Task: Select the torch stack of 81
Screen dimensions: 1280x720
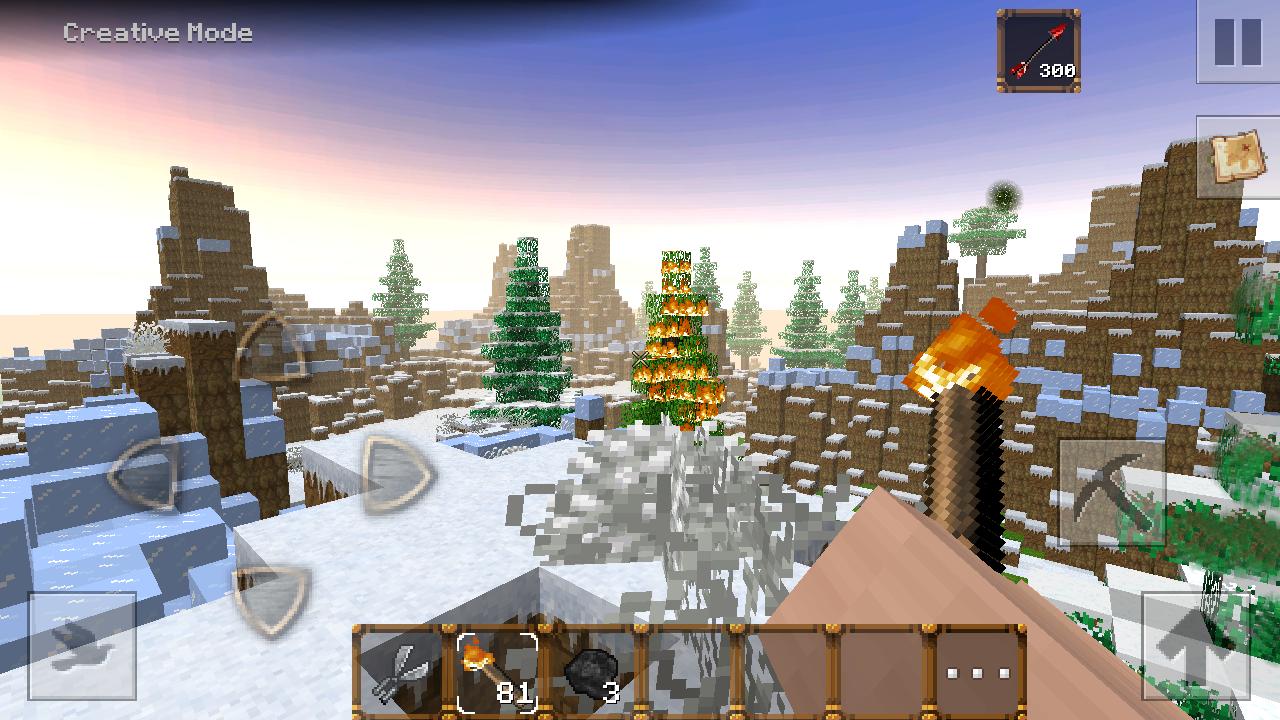Action: pyautogui.click(x=497, y=673)
